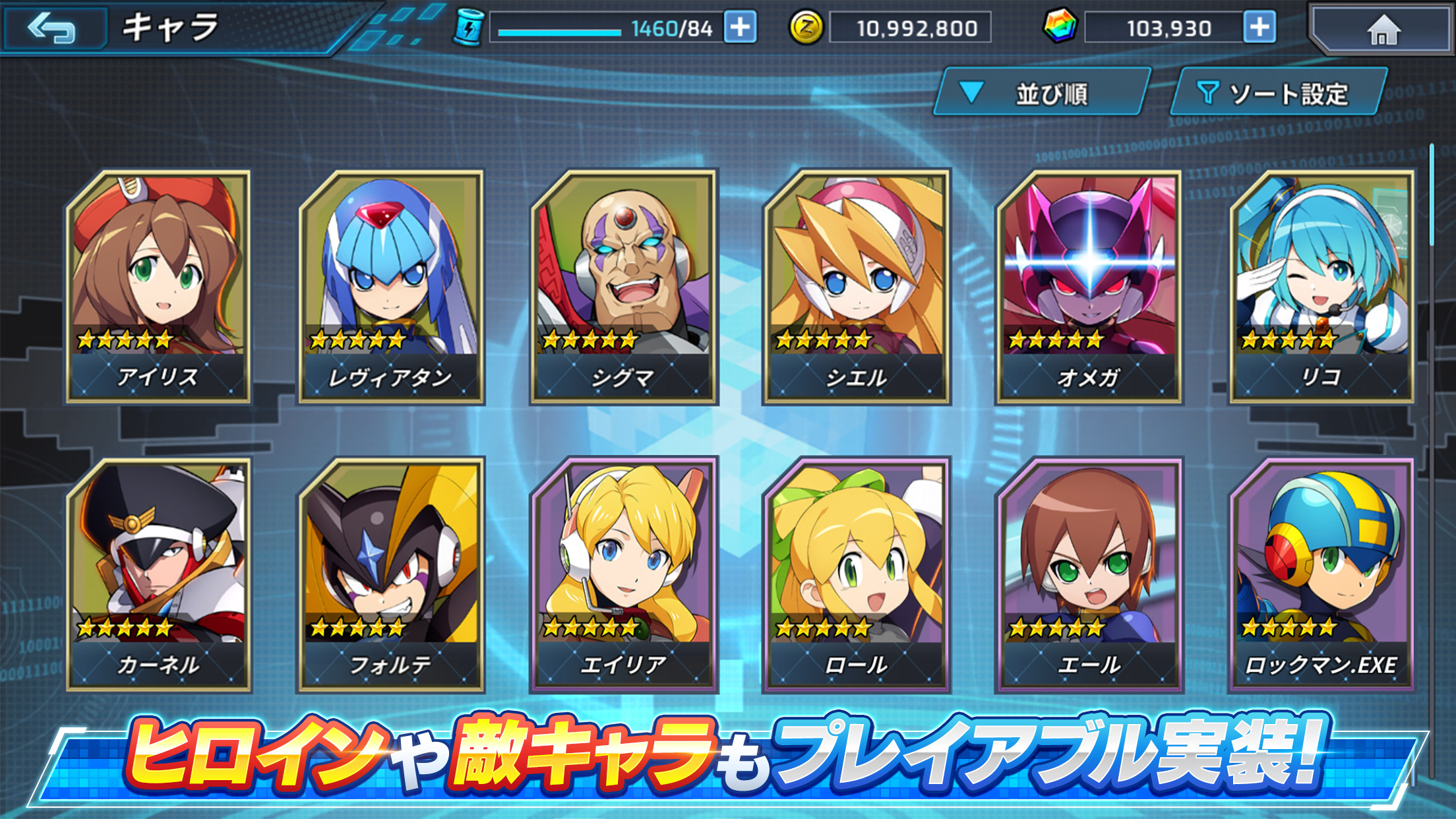
Task: Toggle sort direction with the blue triangle
Action: point(970,92)
